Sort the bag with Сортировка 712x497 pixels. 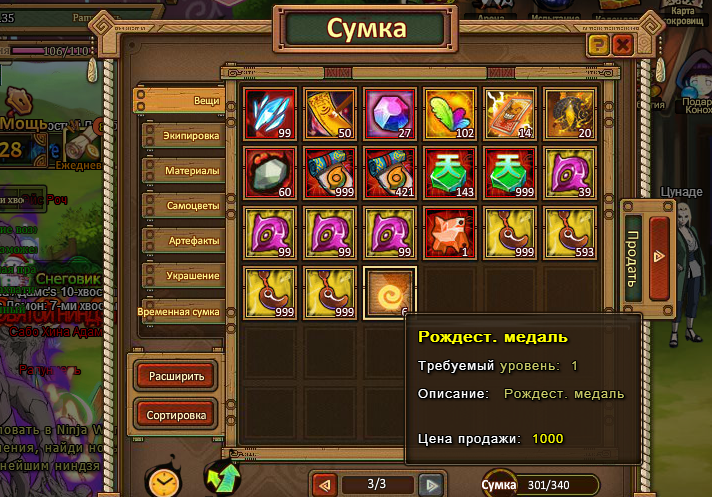pyautogui.click(x=176, y=414)
